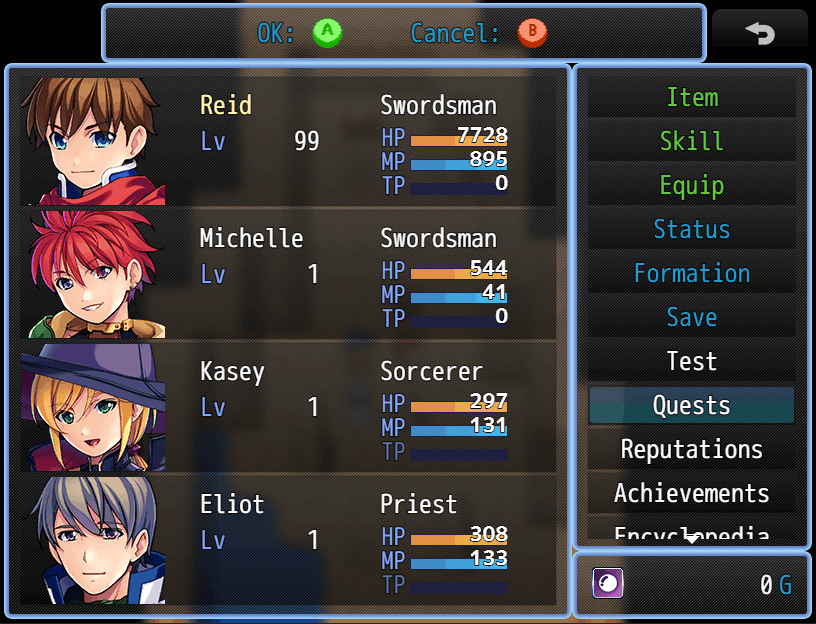The height and width of the screenshot is (624, 816).
Task: Select Formation from the menu
Action: pyautogui.click(x=691, y=274)
